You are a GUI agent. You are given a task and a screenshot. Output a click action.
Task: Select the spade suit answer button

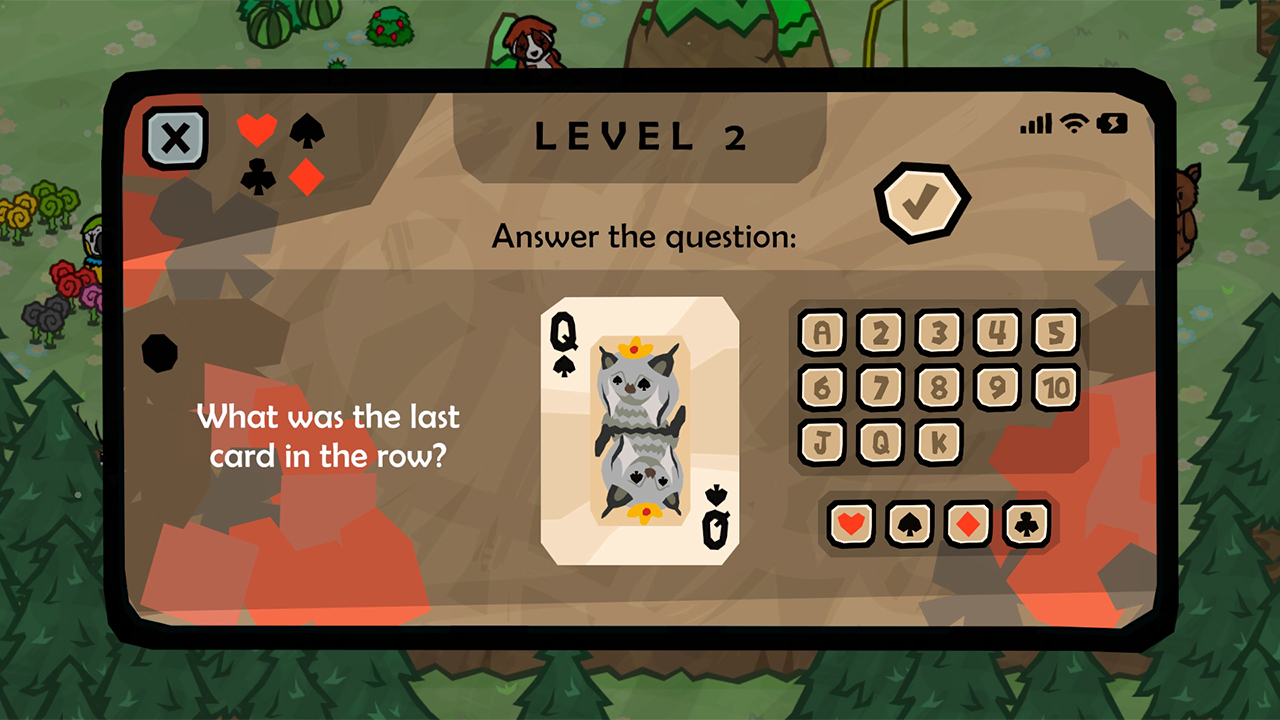(910, 523)
